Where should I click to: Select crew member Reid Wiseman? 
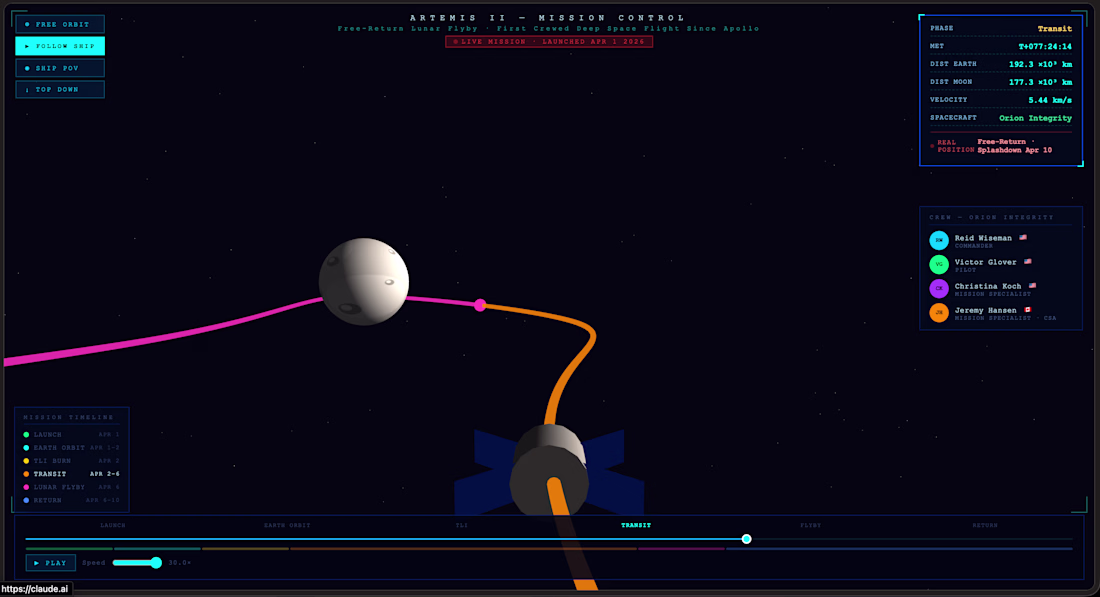tap(984, 240)
